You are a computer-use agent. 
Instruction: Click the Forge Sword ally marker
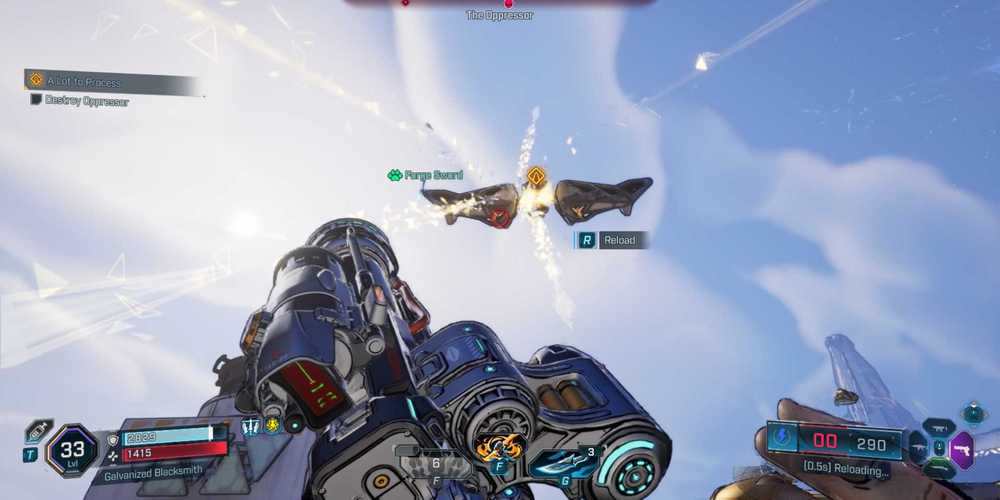pos(425,175)
